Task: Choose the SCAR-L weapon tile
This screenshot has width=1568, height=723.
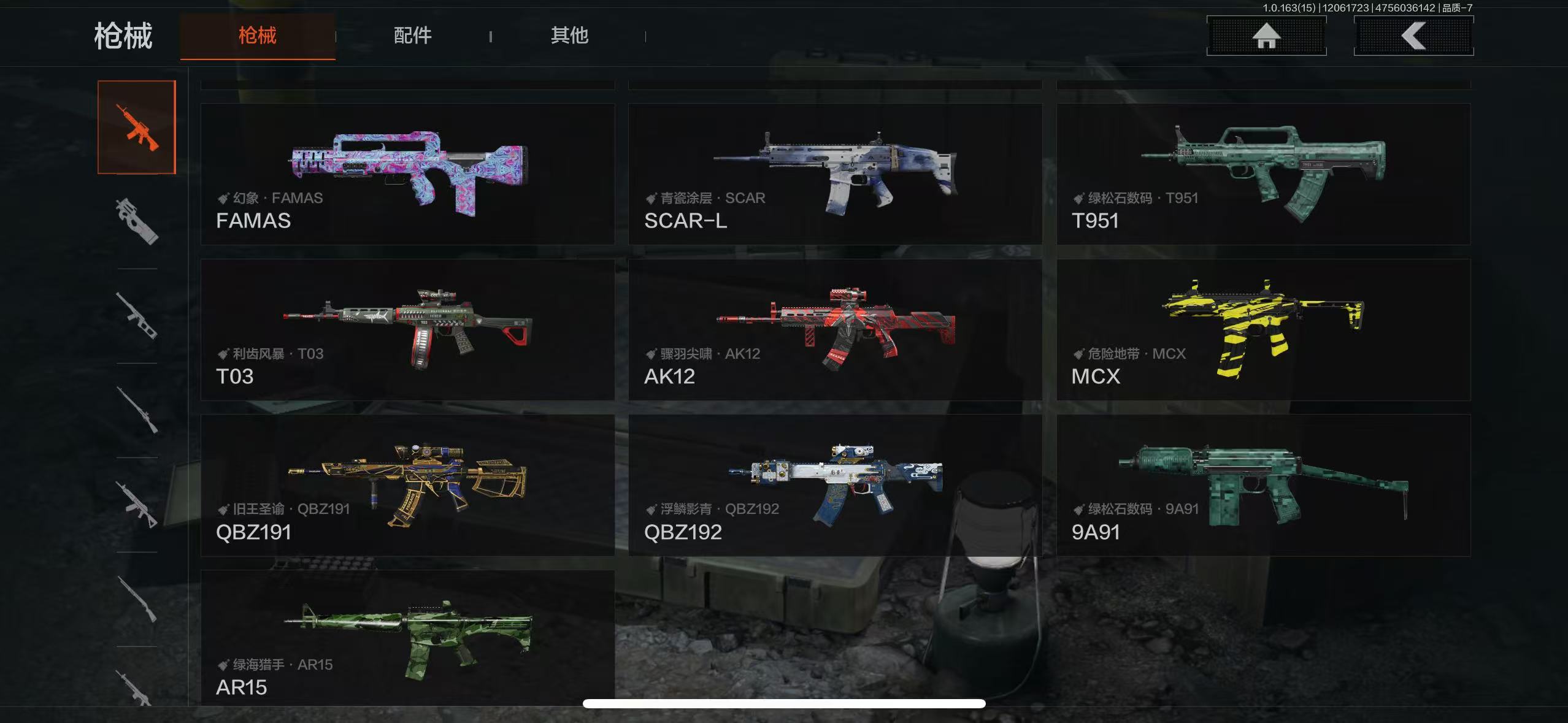Action: click(835, 174)
